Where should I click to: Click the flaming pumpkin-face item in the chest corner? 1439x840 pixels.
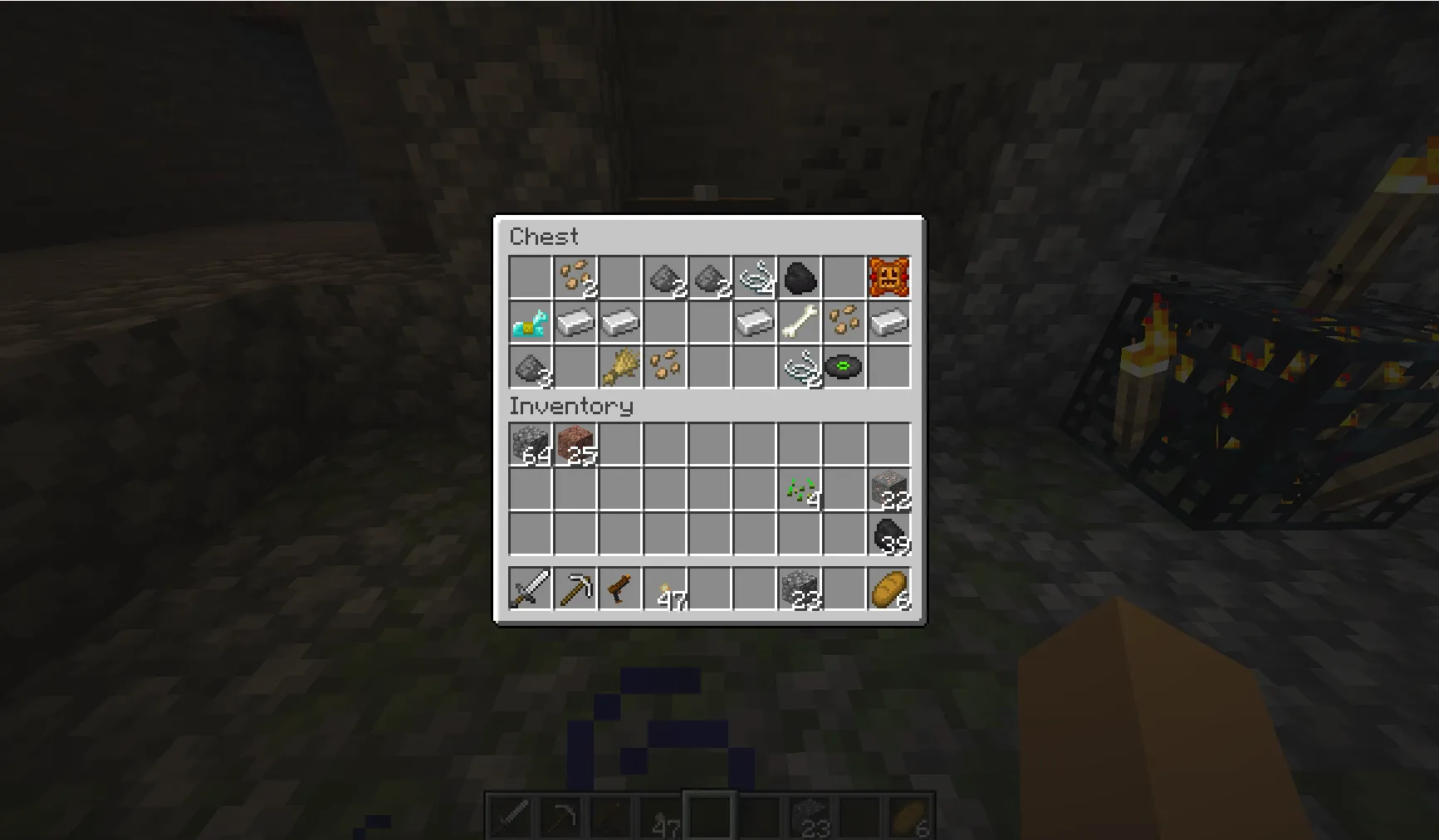890,277
